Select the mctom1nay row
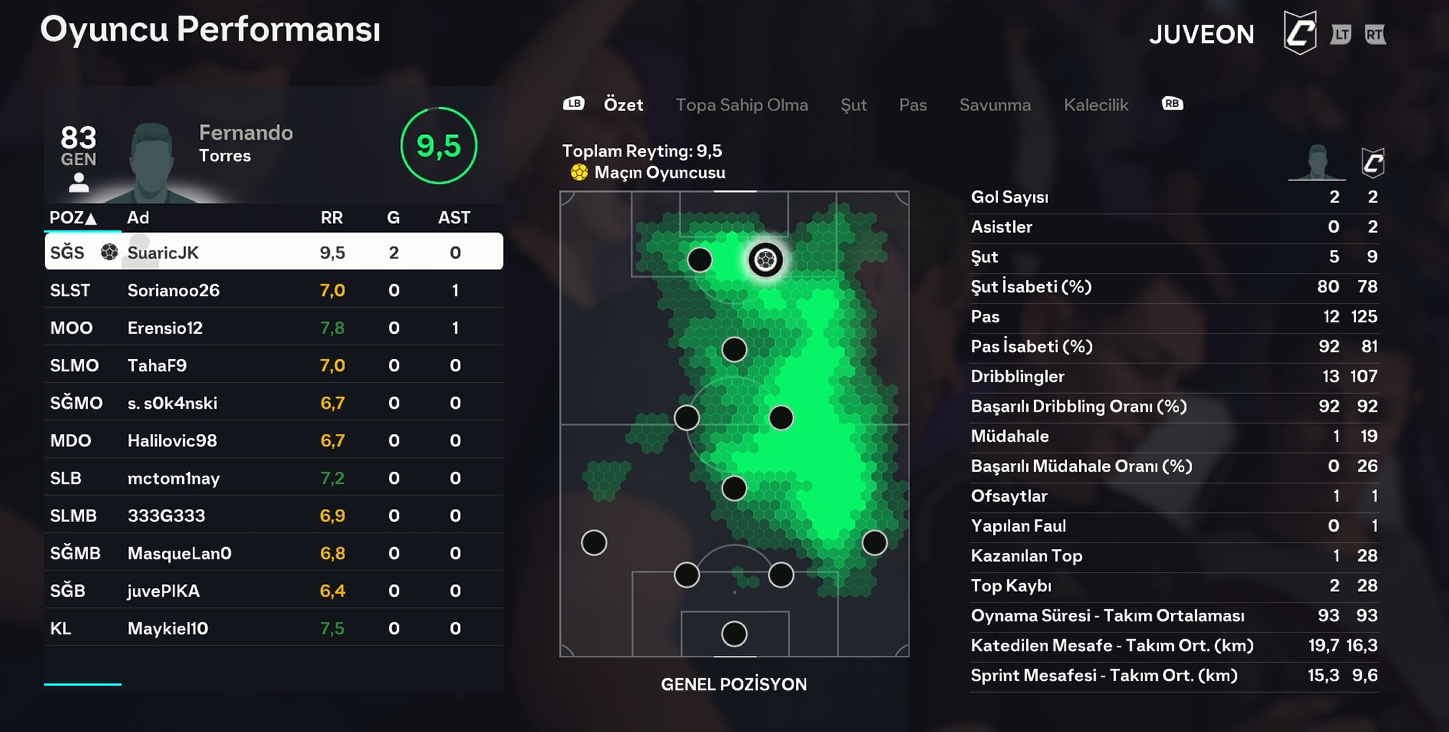 [273, 478]
